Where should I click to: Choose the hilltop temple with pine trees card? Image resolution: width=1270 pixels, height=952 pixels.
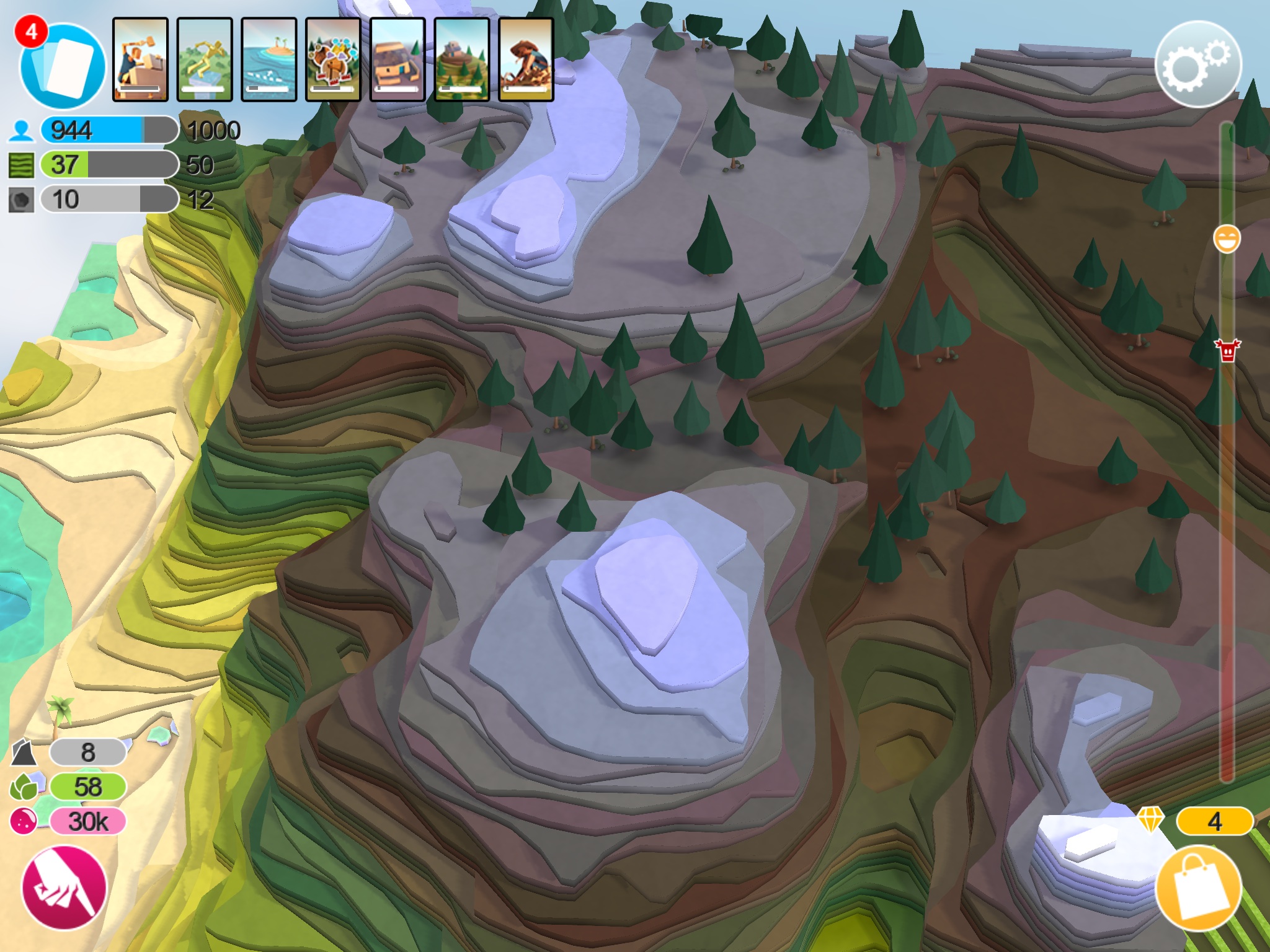coord(462,59)
